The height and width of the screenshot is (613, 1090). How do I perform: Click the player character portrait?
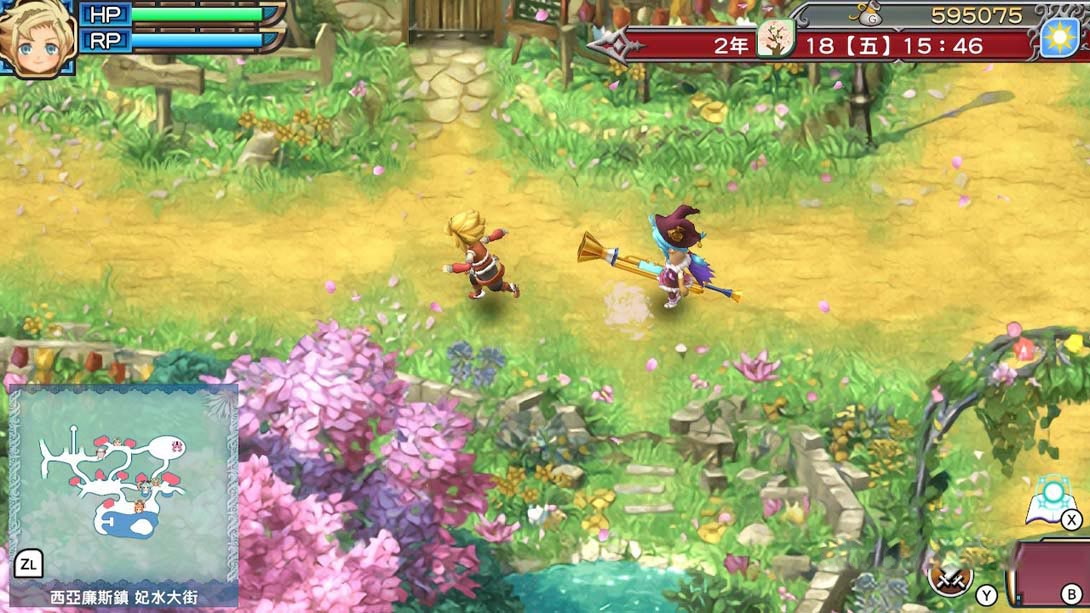[38, 38]
